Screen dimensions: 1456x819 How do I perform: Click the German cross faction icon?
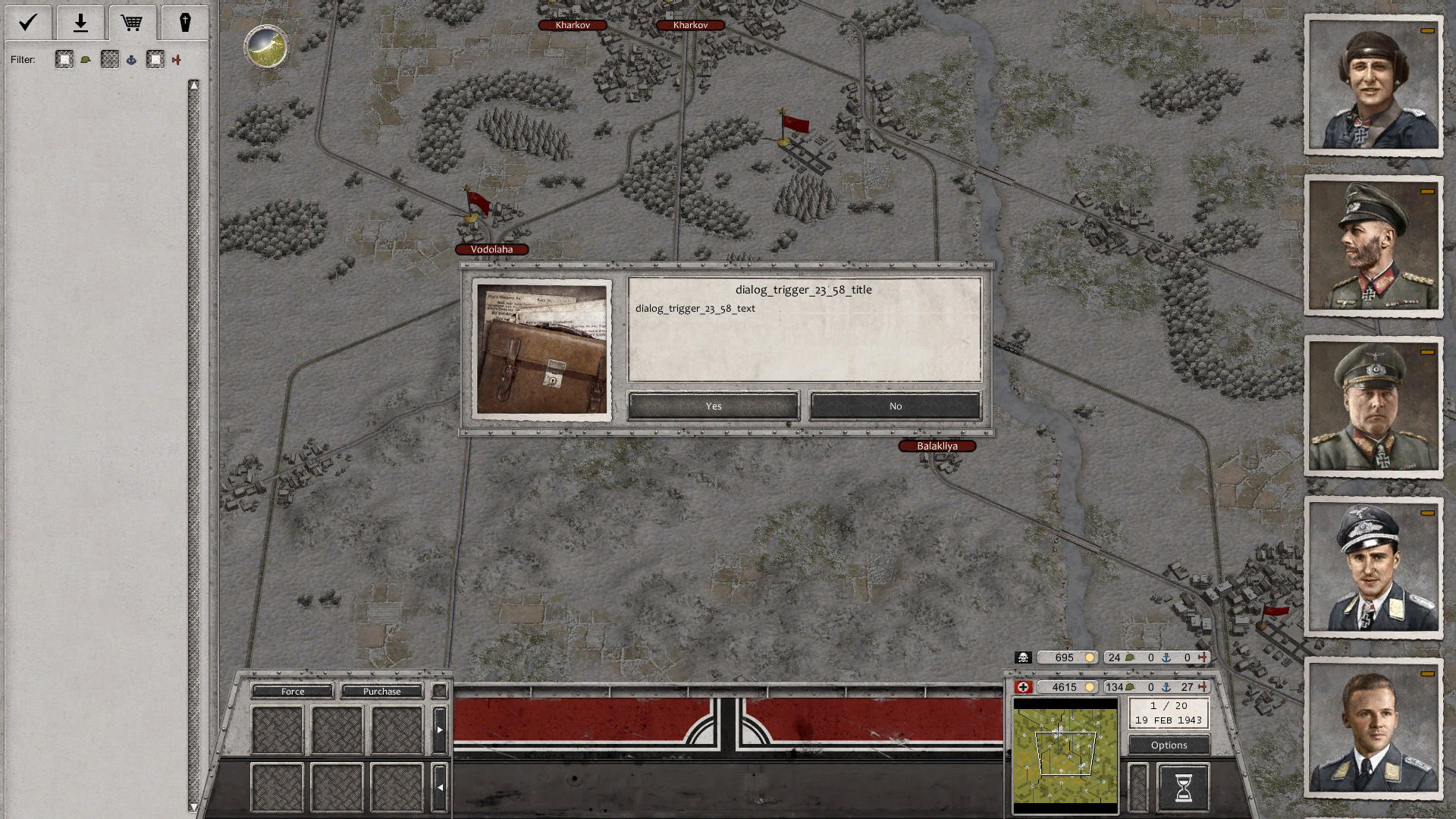pyautogui.click(x=1025, y=687)
